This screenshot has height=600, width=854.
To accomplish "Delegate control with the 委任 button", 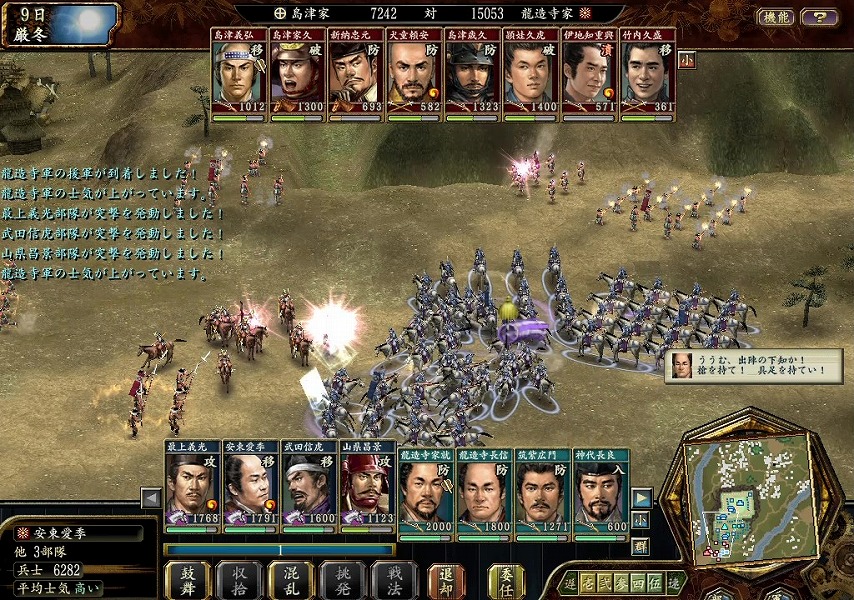I will pos(506,580).
